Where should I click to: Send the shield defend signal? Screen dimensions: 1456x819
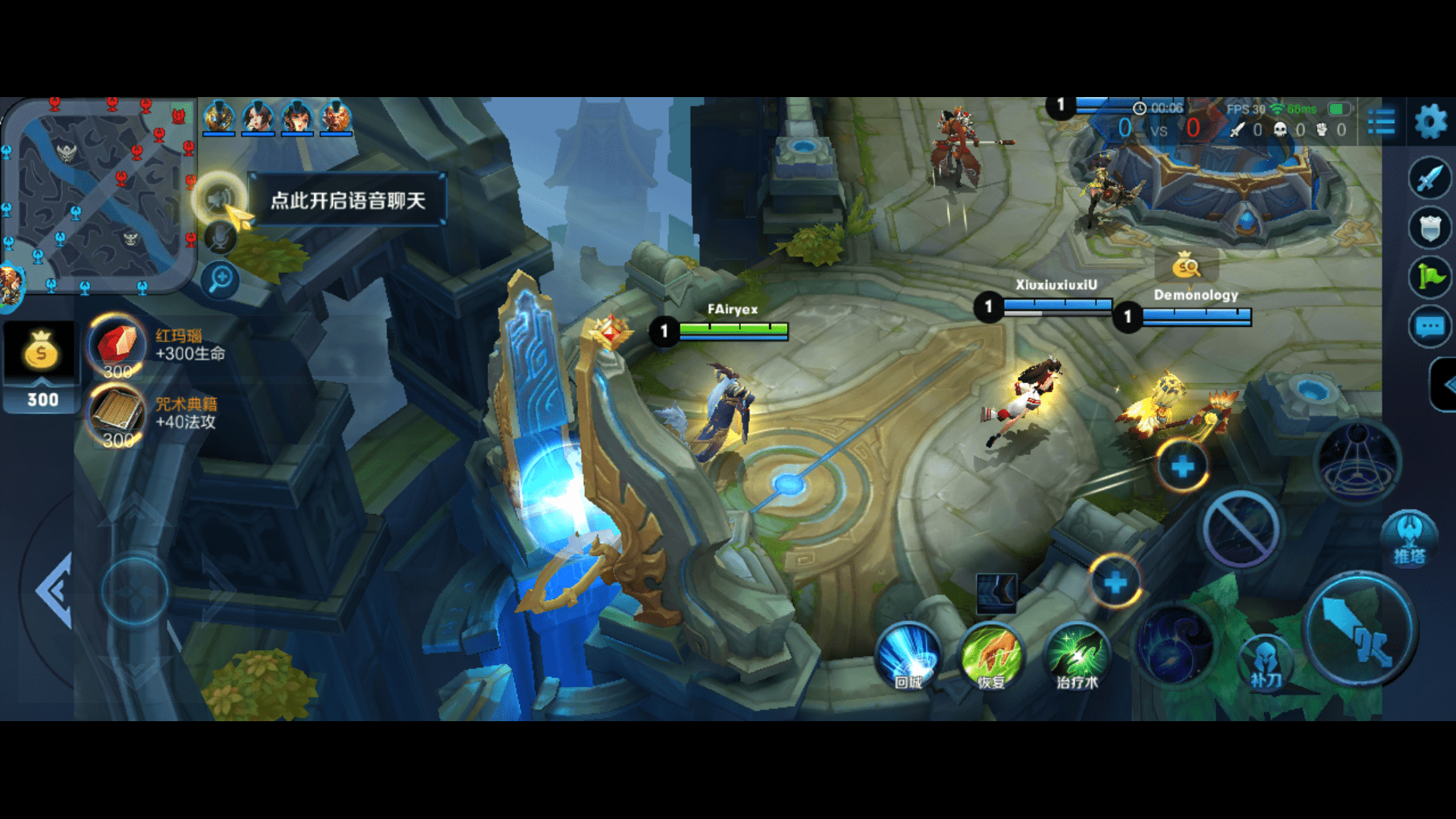tap(1429, 227)
